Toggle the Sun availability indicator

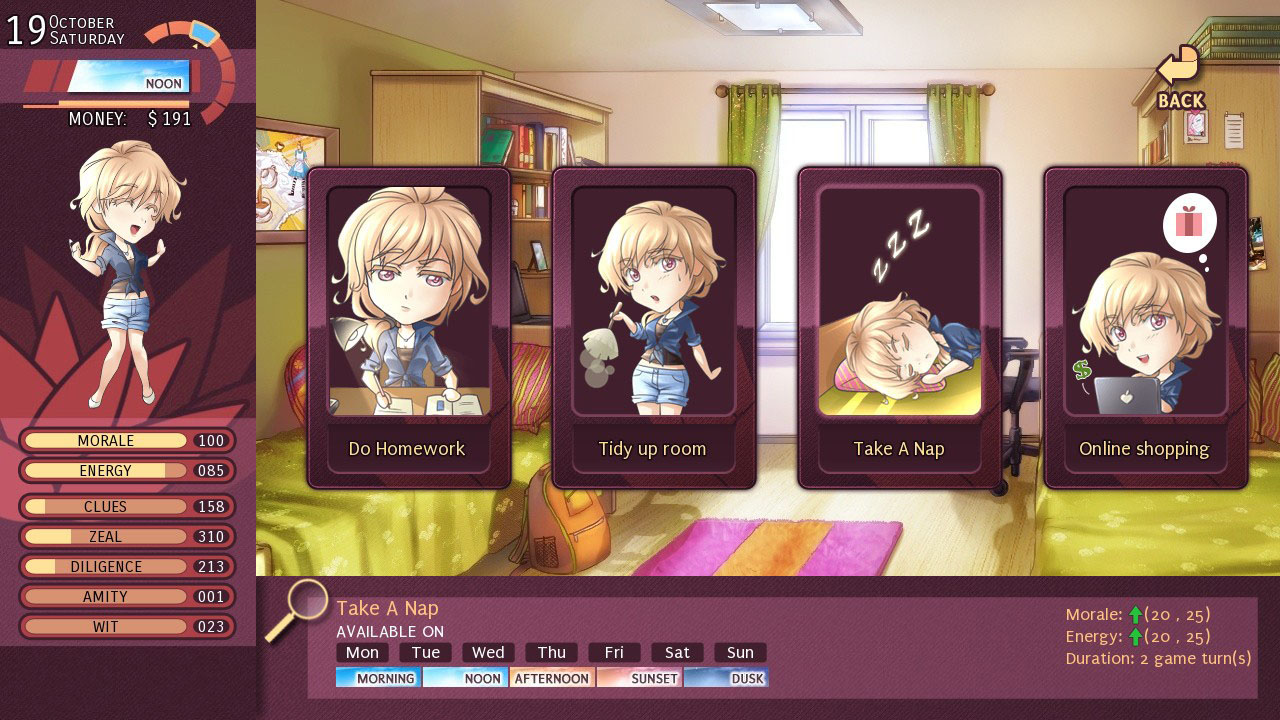pos(740,652)
